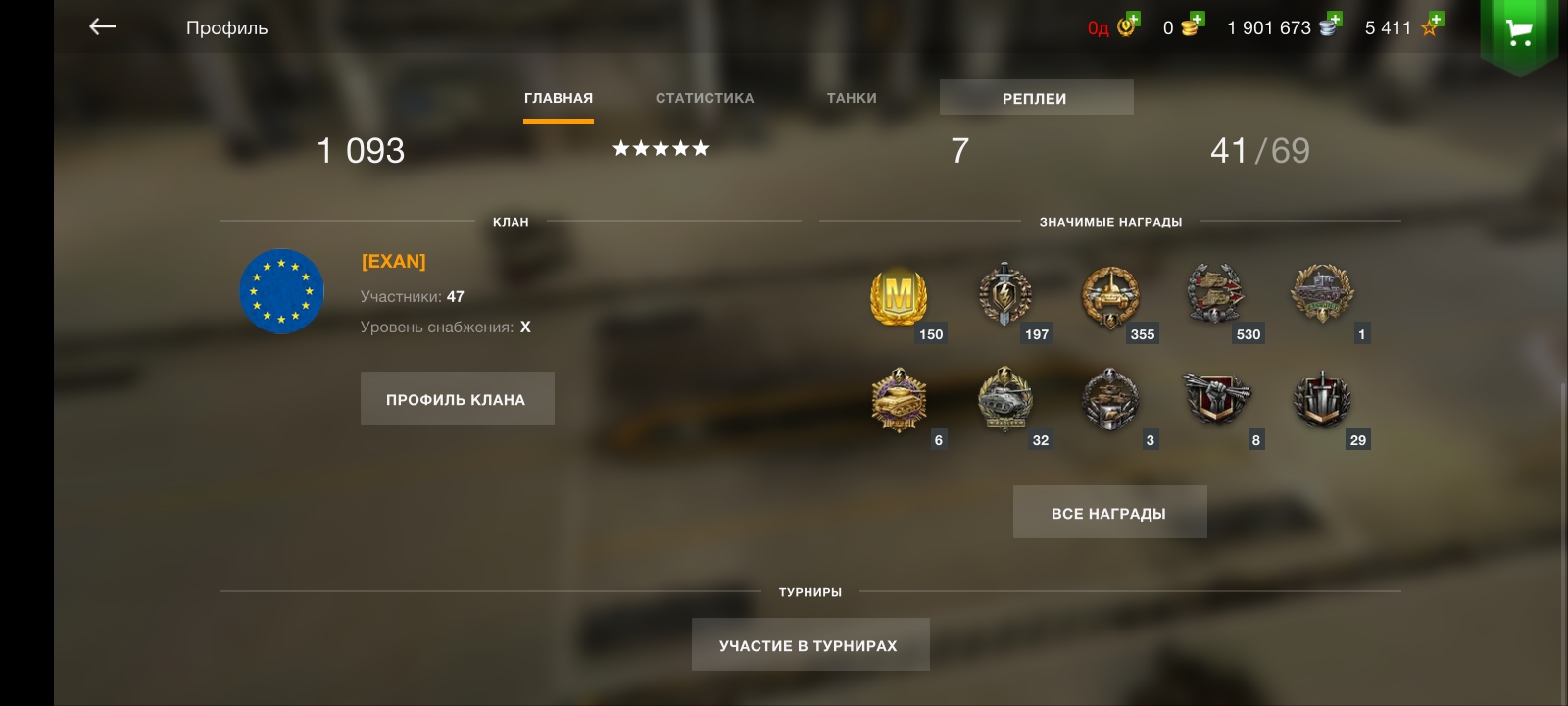This screenshot has width=1568, height=706.
Task: Inspect the medal with count 355
Action: [x=1110, y=296]
